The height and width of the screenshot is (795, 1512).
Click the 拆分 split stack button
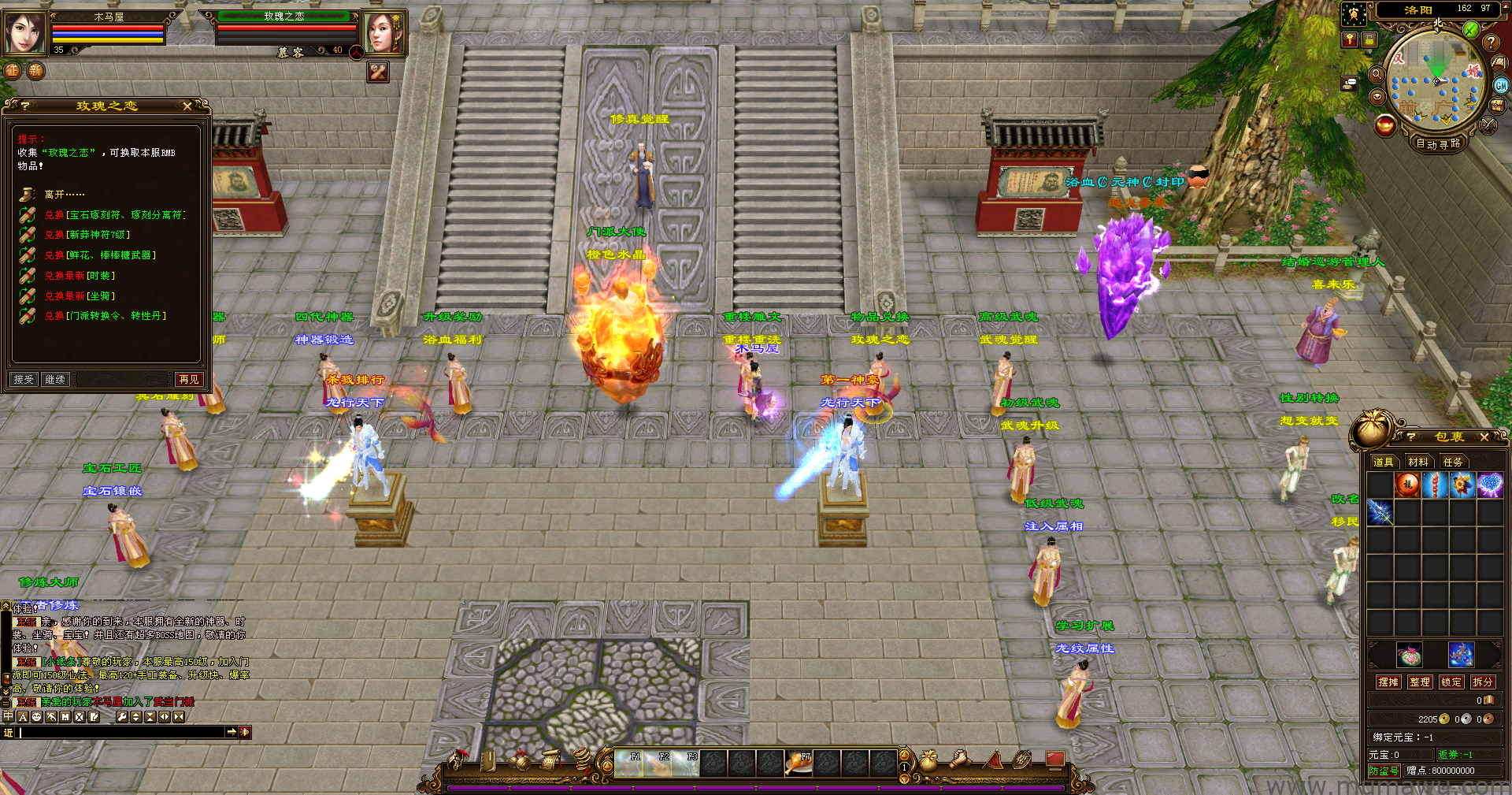(x=1482, y=682)
